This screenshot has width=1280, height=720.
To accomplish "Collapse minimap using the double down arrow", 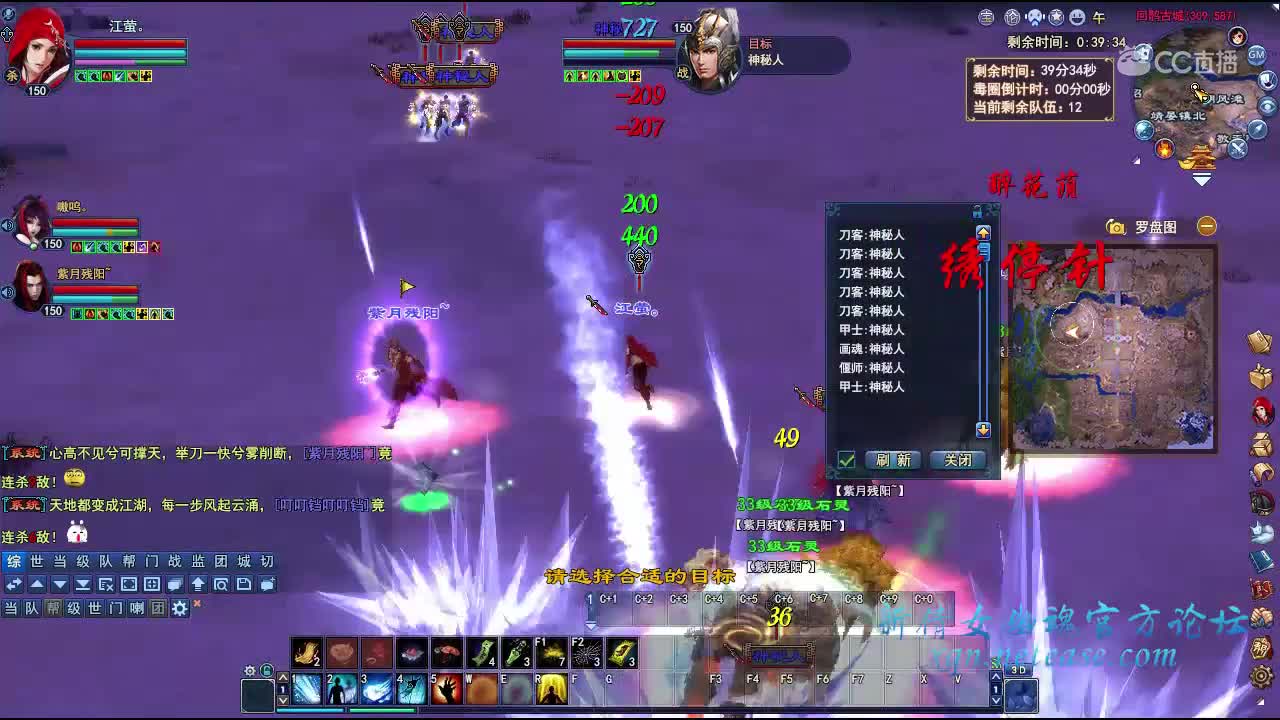I will tap(1202, 177).
